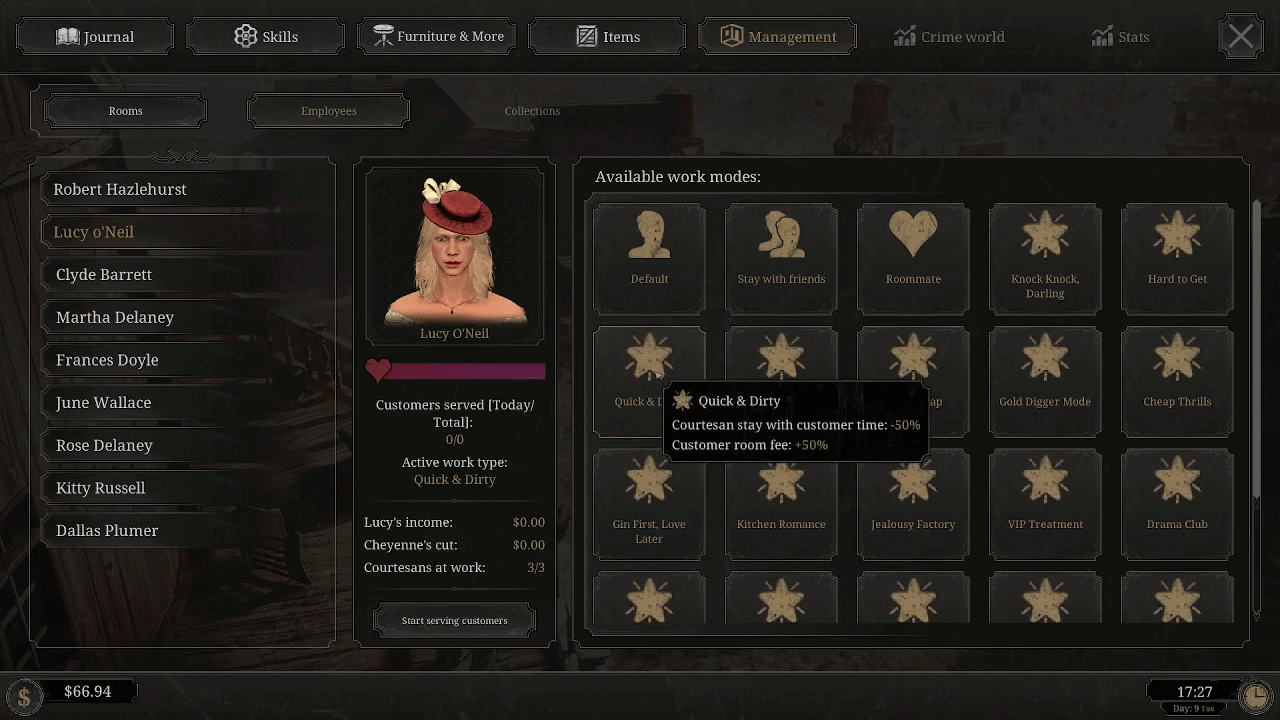The width and height of the screenshot is (1280, 720).
Task: Open the Journal tab
Action: (x=95, y=37)
